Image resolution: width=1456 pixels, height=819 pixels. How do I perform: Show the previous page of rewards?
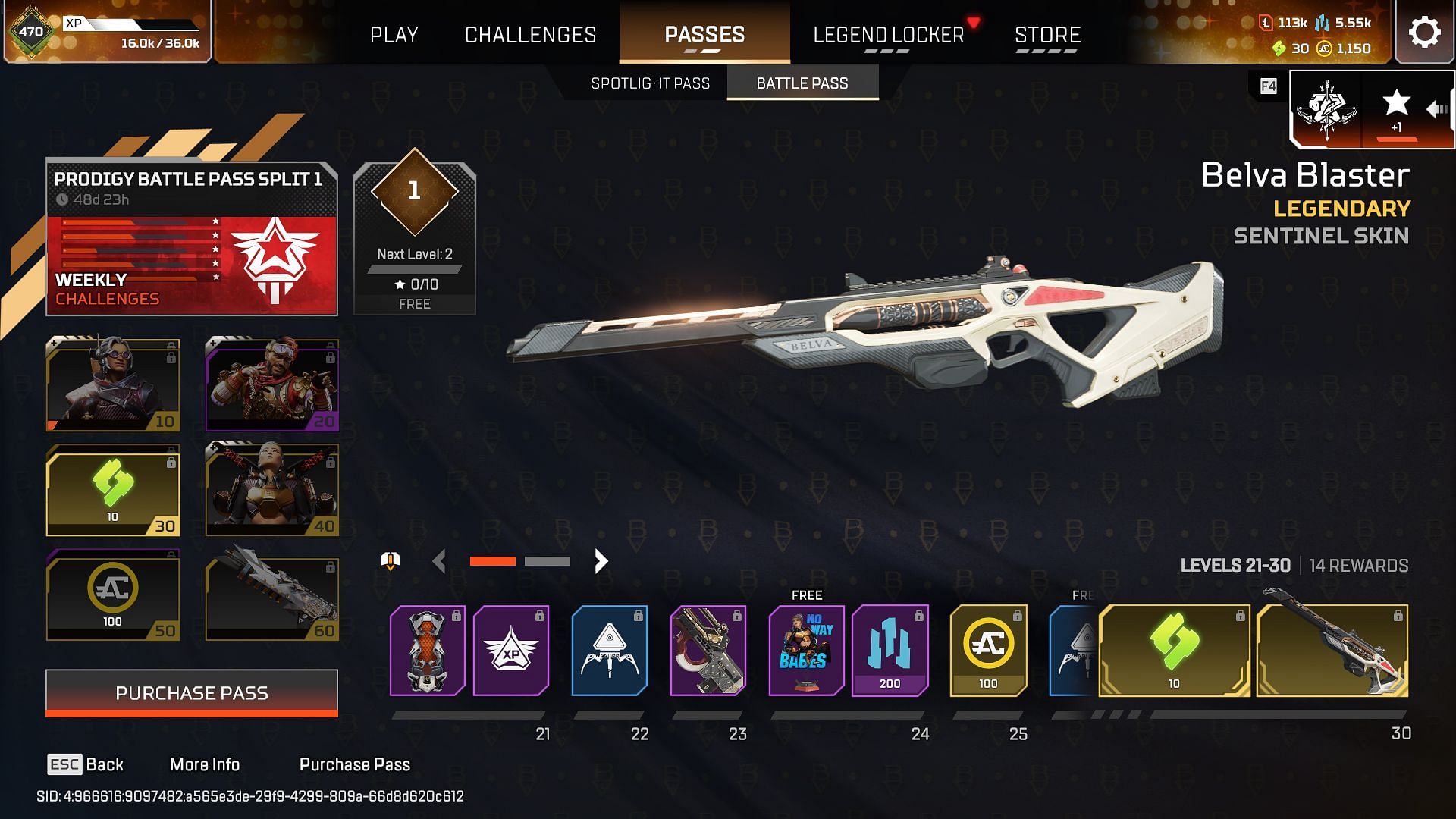(439, 561)
